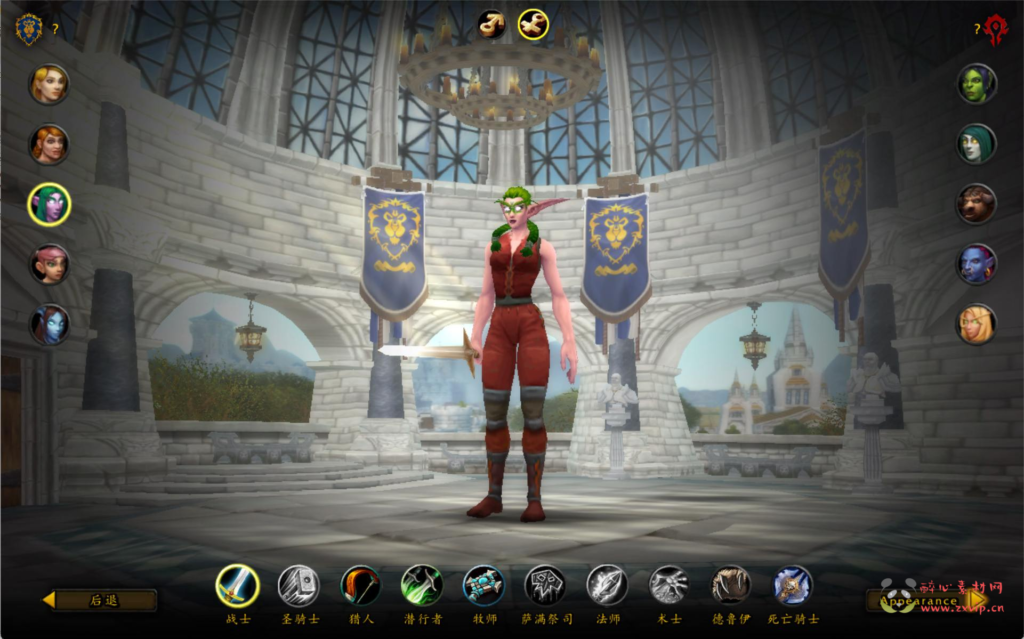Choose the Undead race portrait

pyautogui.click(x=975, y=144)
